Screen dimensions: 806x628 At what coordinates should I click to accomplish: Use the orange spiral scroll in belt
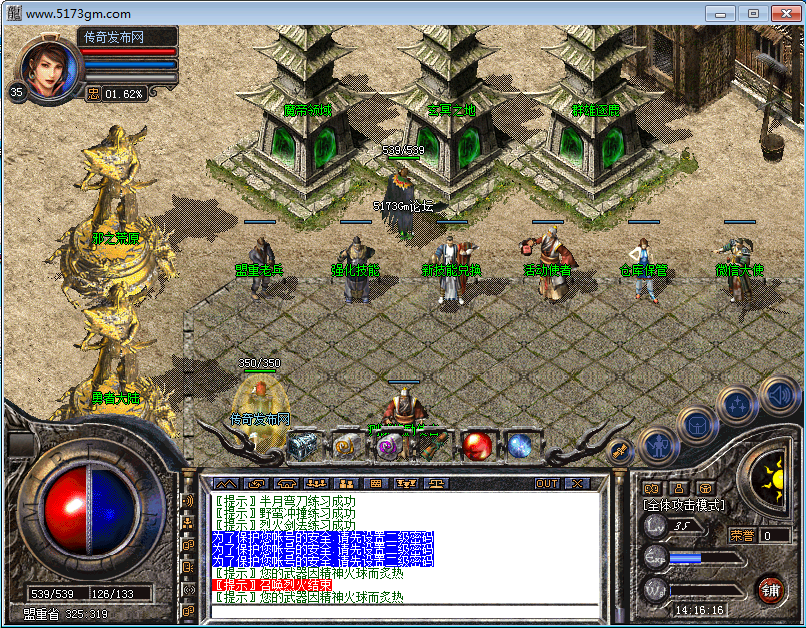pyautogui.click(x=346, y=445)
